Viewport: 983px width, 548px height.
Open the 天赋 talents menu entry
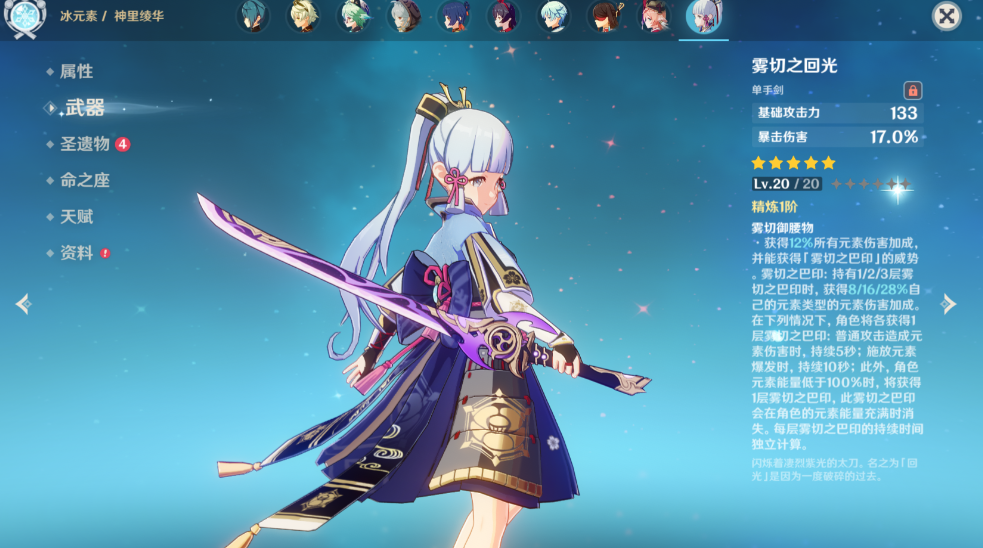click(x=76, y=216)
